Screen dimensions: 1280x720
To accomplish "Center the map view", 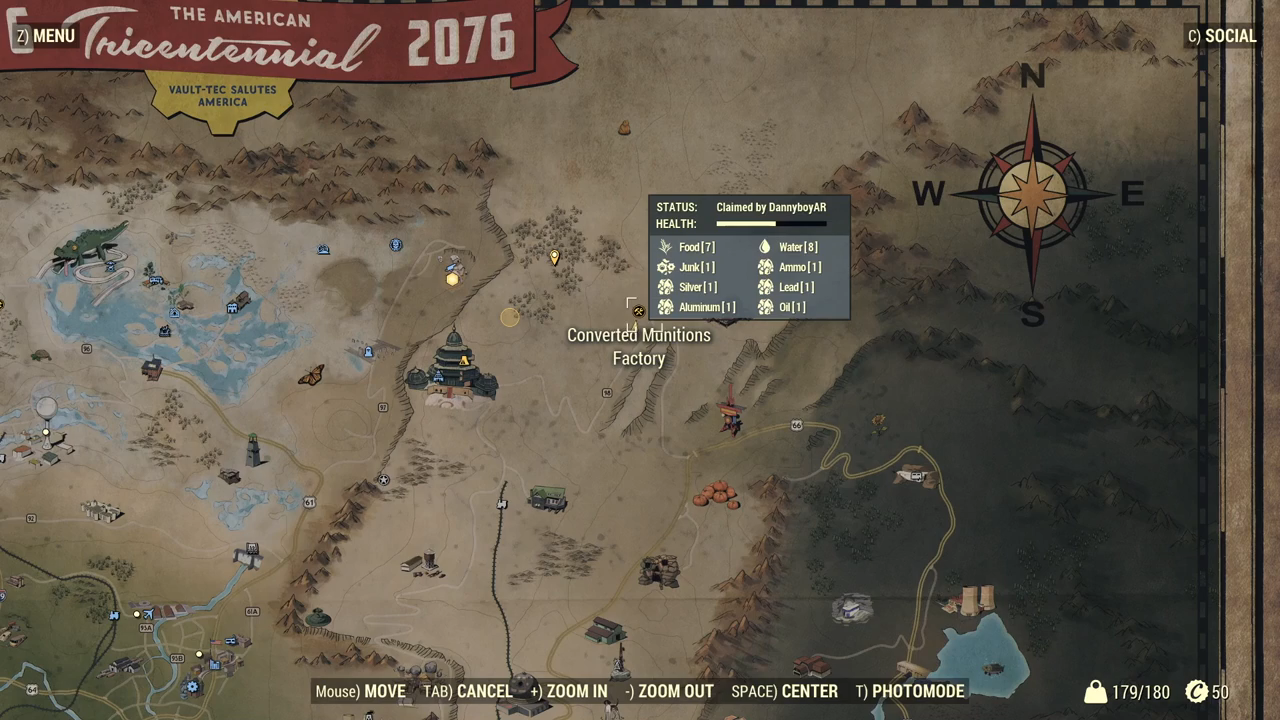I will 784,691.
